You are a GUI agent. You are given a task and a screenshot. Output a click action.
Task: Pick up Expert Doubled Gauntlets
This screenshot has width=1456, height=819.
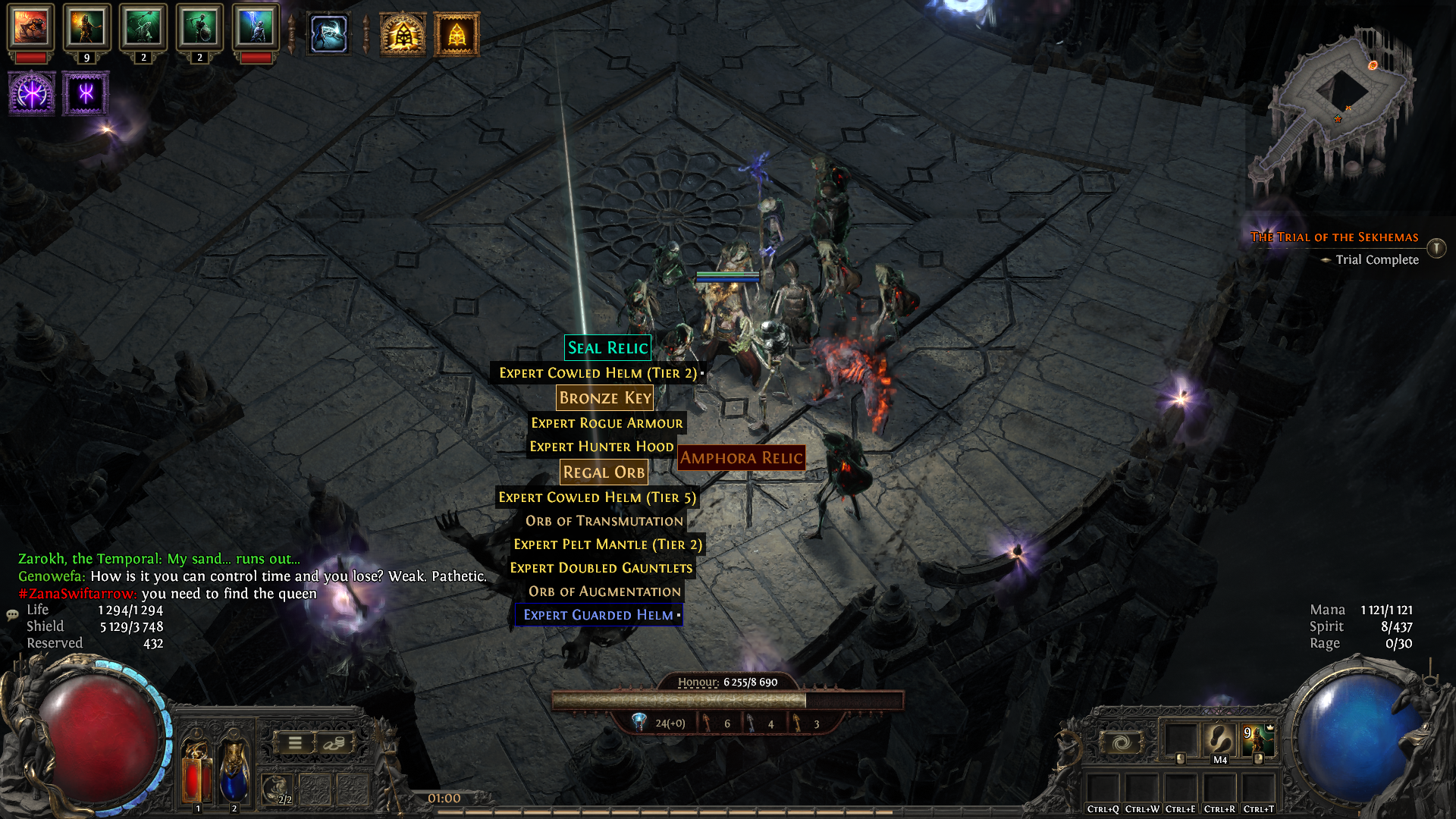pos(601,568)
